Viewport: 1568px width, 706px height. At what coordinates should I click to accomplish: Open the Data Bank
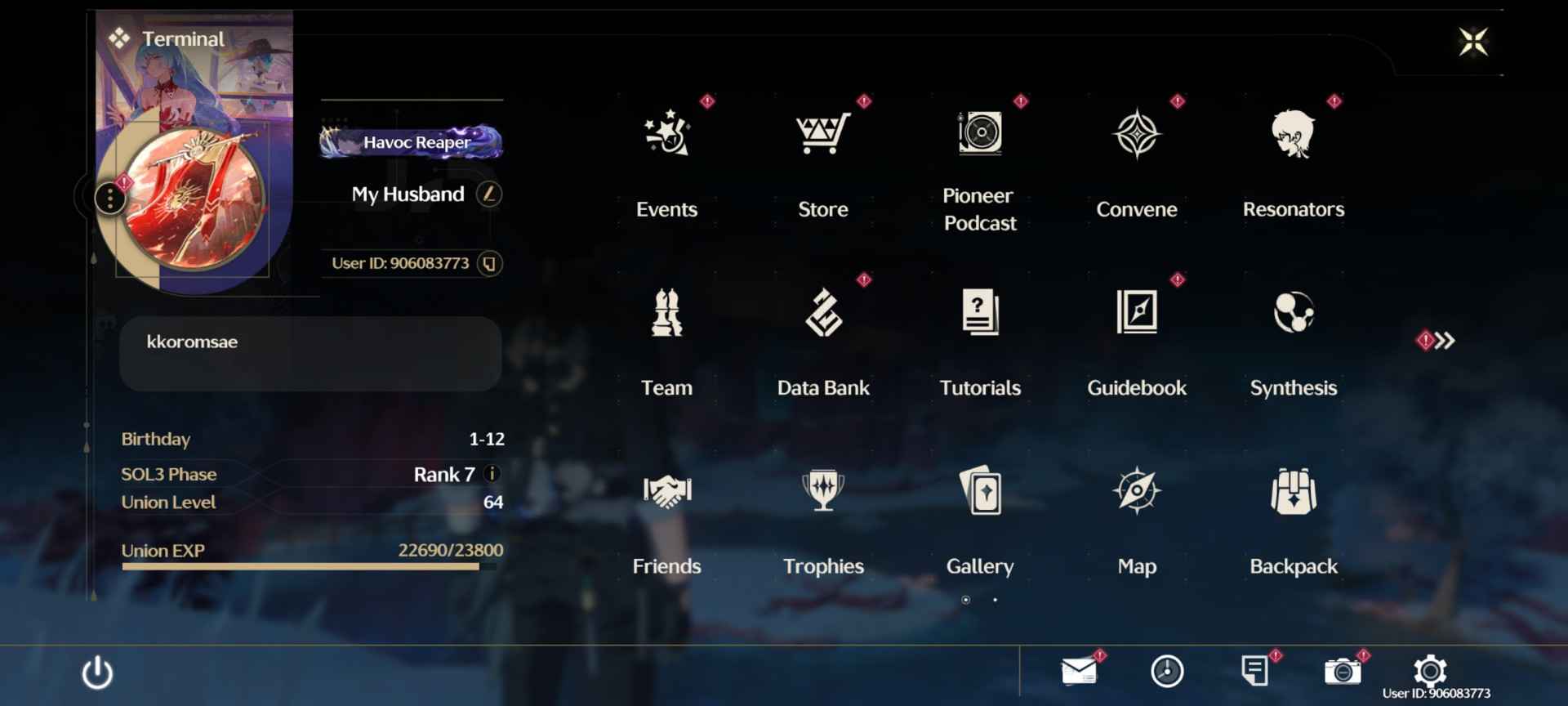(823, 327)
